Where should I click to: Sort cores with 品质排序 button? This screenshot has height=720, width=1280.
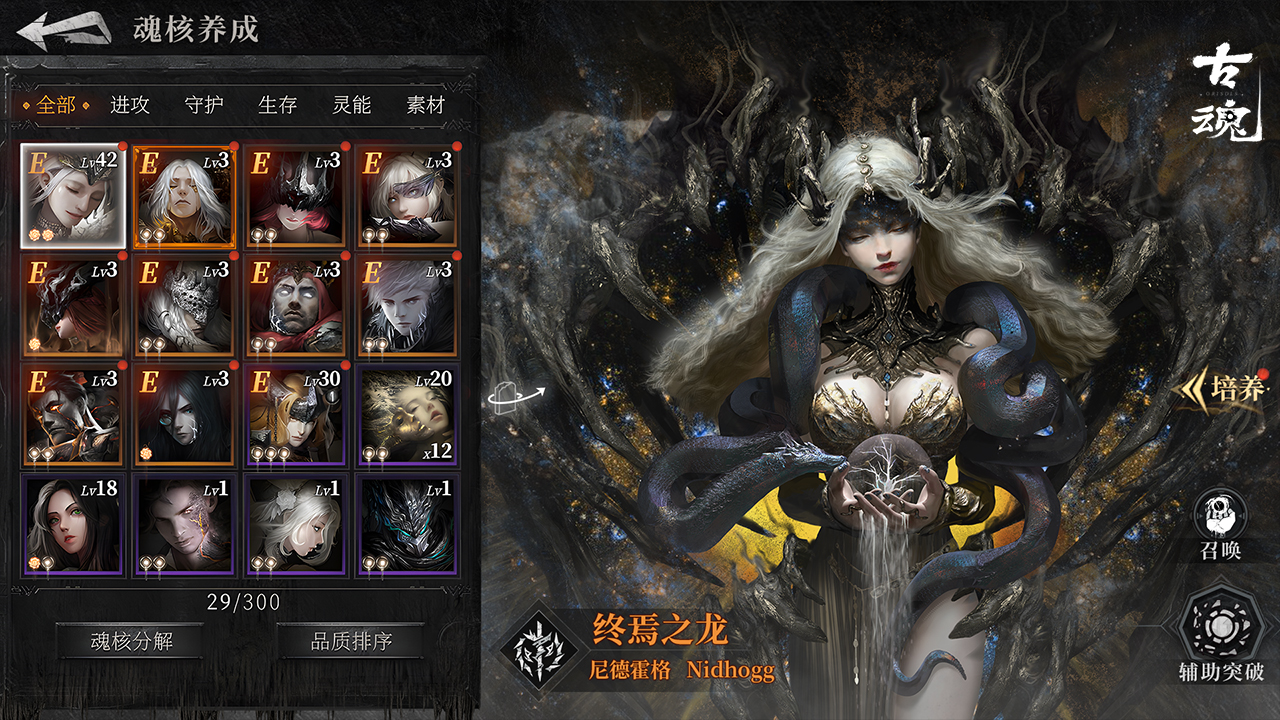(351, 641)
